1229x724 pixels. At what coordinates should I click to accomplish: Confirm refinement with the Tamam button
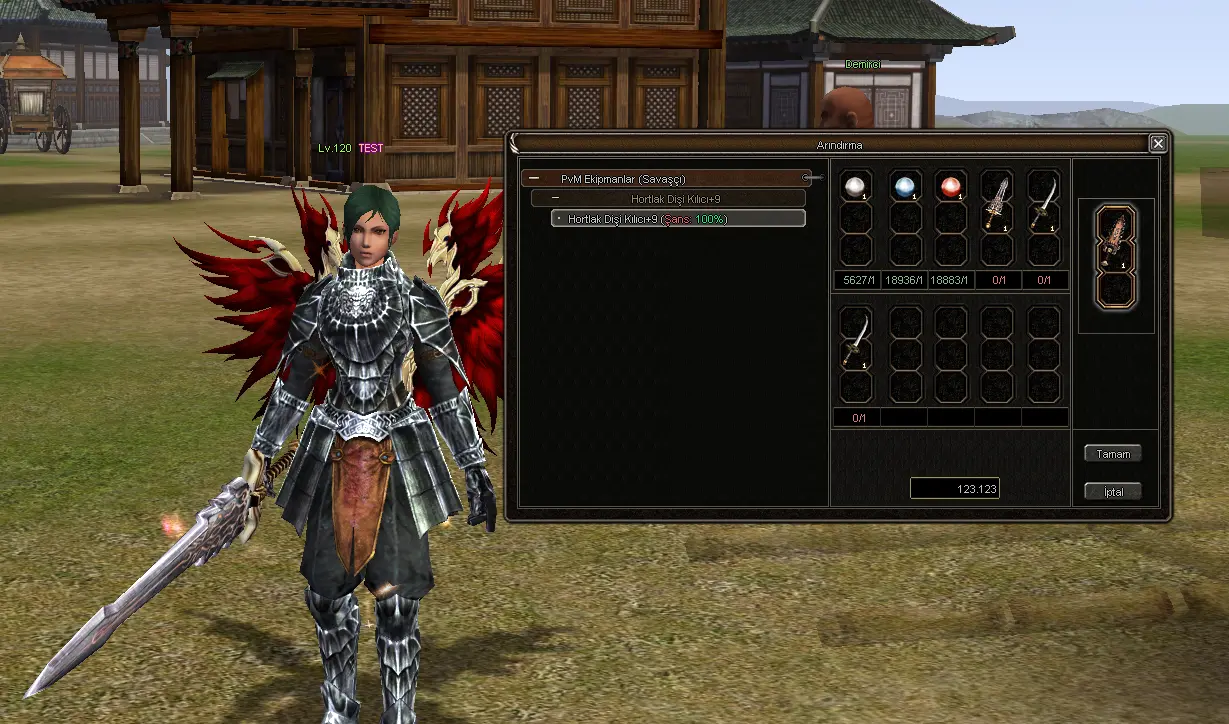click(1113, 454)
